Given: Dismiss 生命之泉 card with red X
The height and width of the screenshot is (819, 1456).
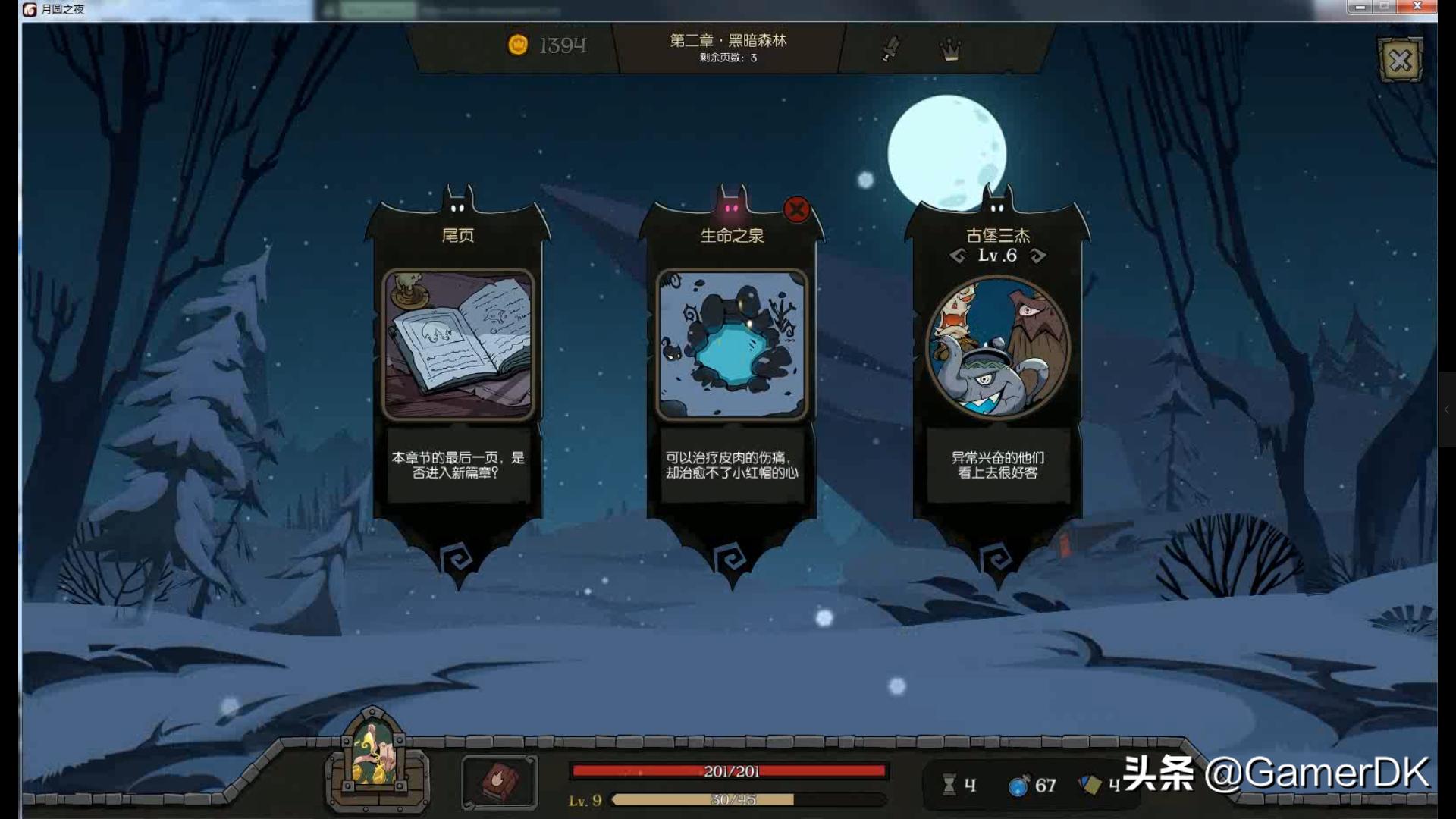Looking at the screenshot, I should click(796, 209).
